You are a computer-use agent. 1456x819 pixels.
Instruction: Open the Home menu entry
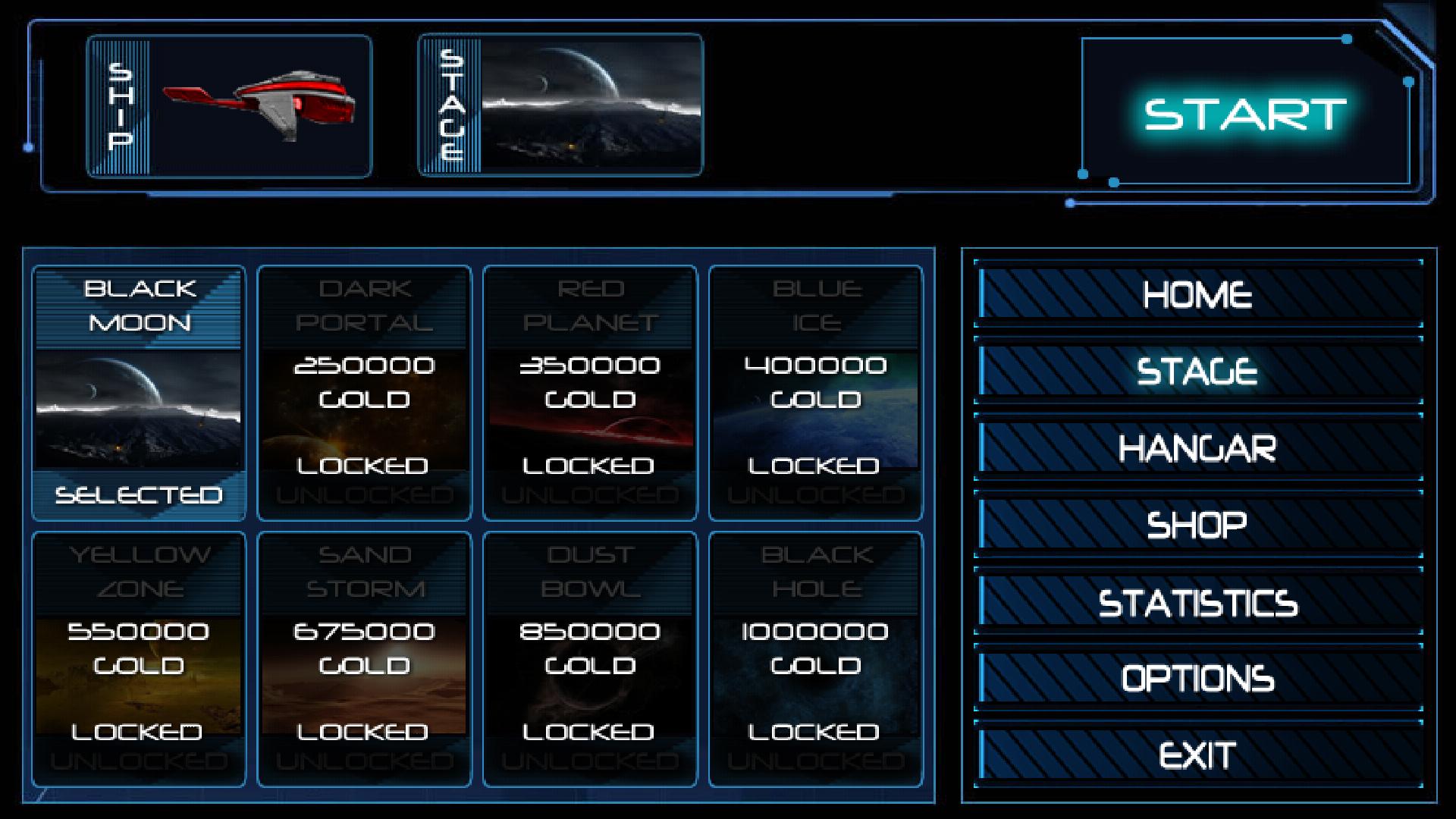[1197, 294]
